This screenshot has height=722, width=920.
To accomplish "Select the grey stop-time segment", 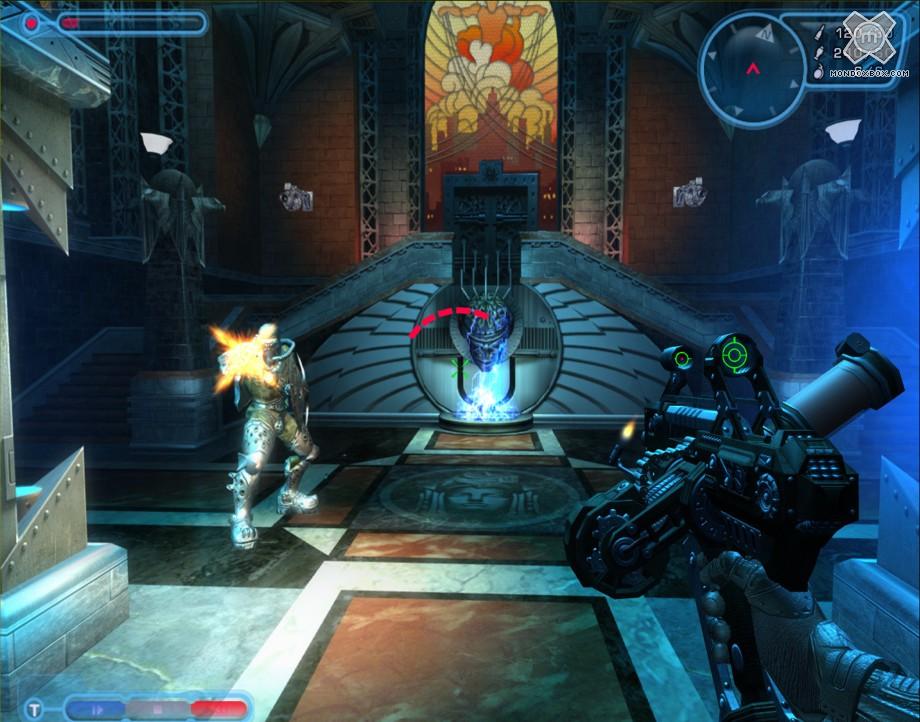I will 157,709.
